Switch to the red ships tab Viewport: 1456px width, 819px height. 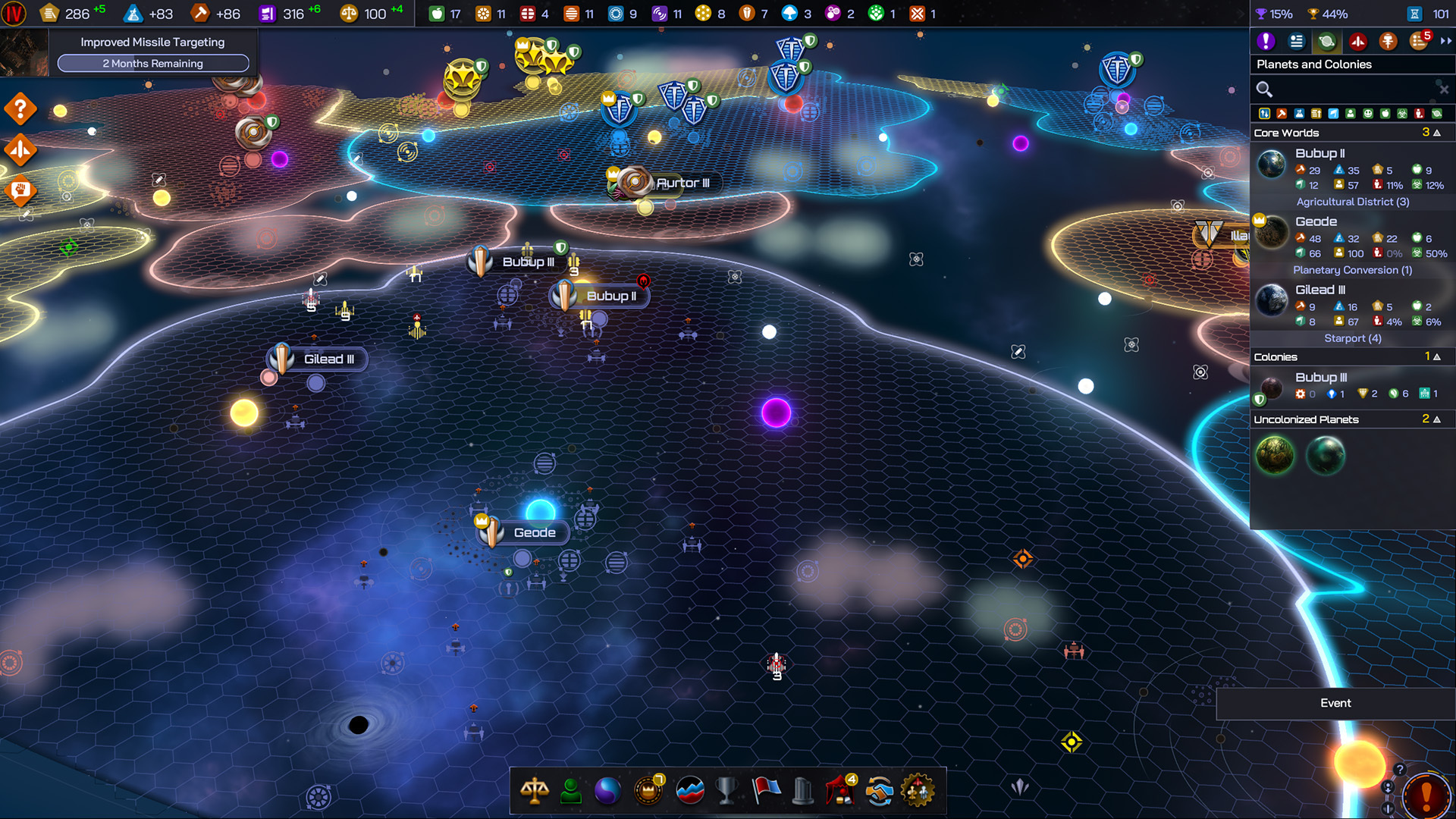(x=1357, y=42)
